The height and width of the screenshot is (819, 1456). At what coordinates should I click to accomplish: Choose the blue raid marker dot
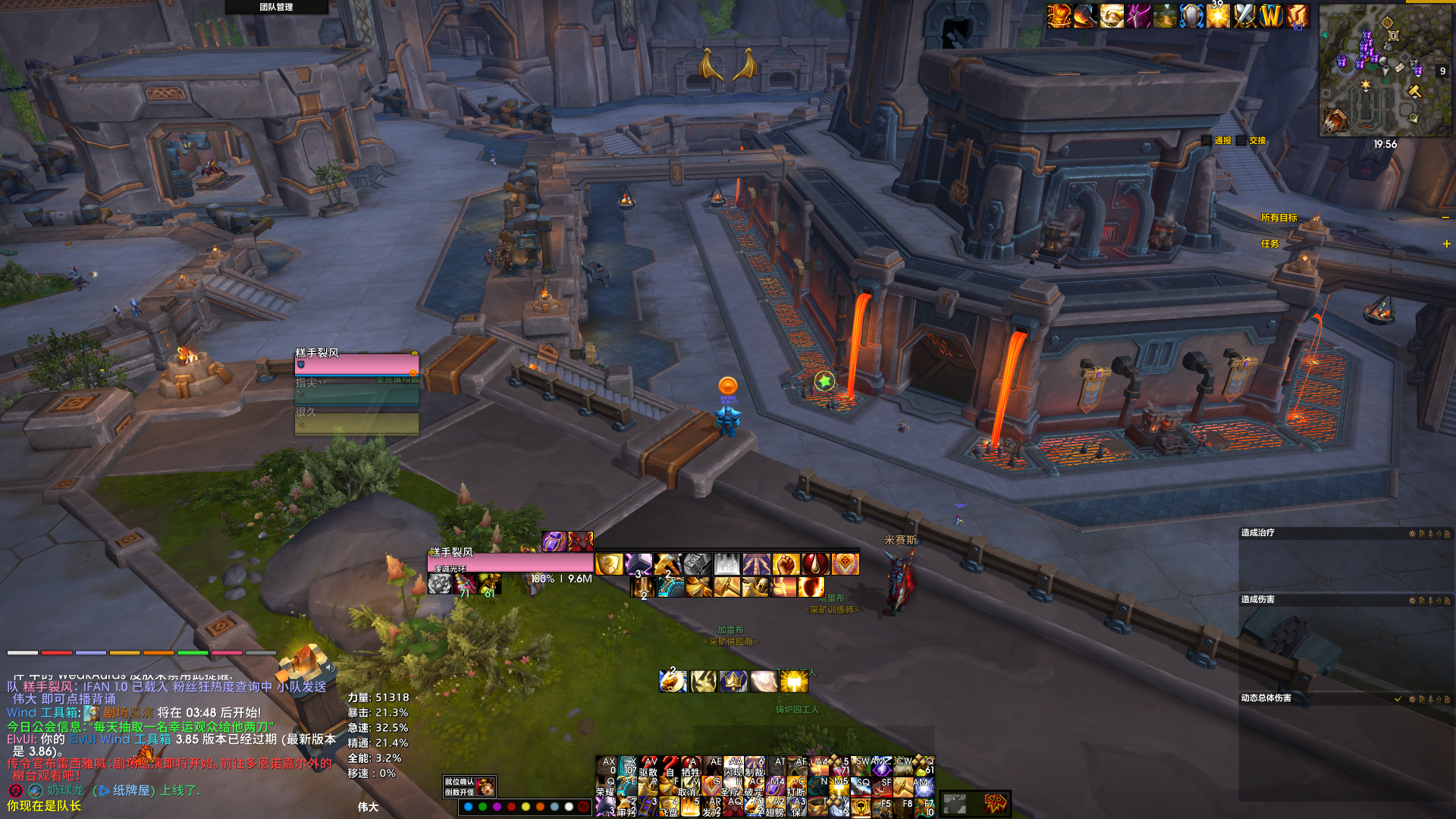click(468, 807)
